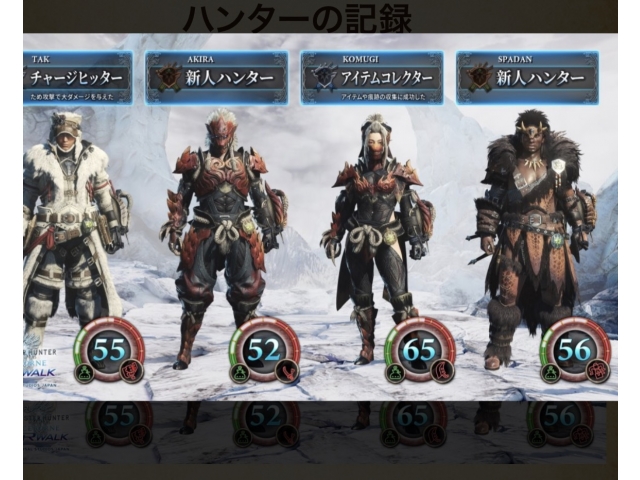Select SPADAN's 新人ハンター title plate
Screen dimensions: 640x480
pos(527,79)
